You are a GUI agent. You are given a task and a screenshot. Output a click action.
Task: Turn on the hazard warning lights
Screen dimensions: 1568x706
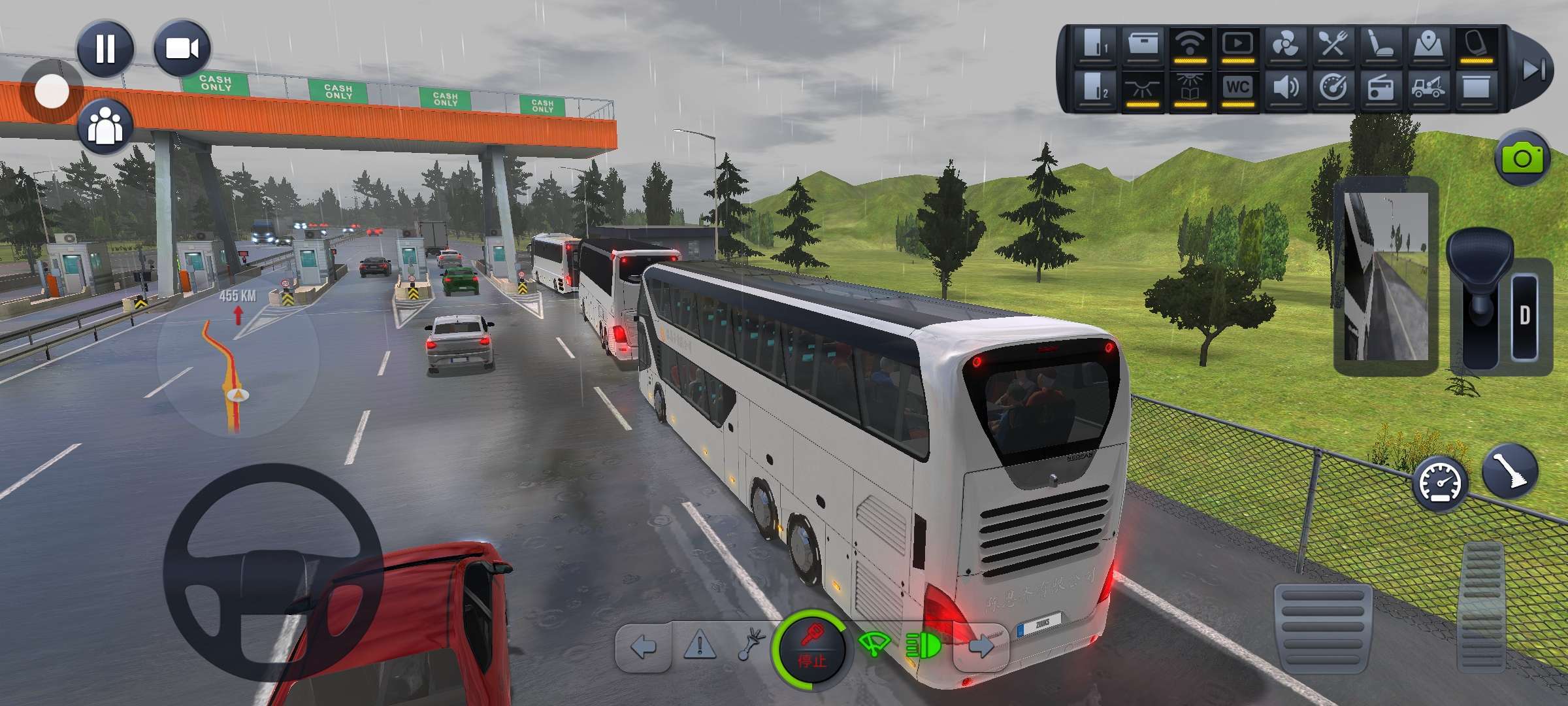(x=699, y=647)
